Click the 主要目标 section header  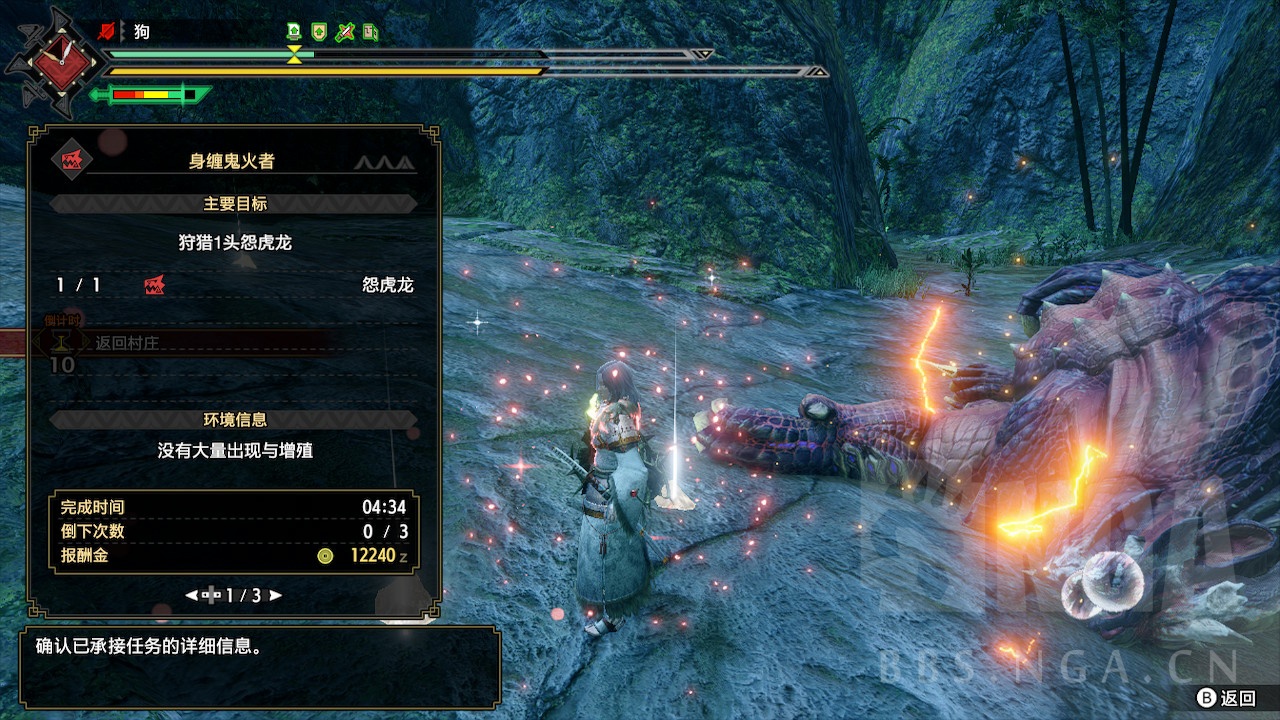[234, 204]
